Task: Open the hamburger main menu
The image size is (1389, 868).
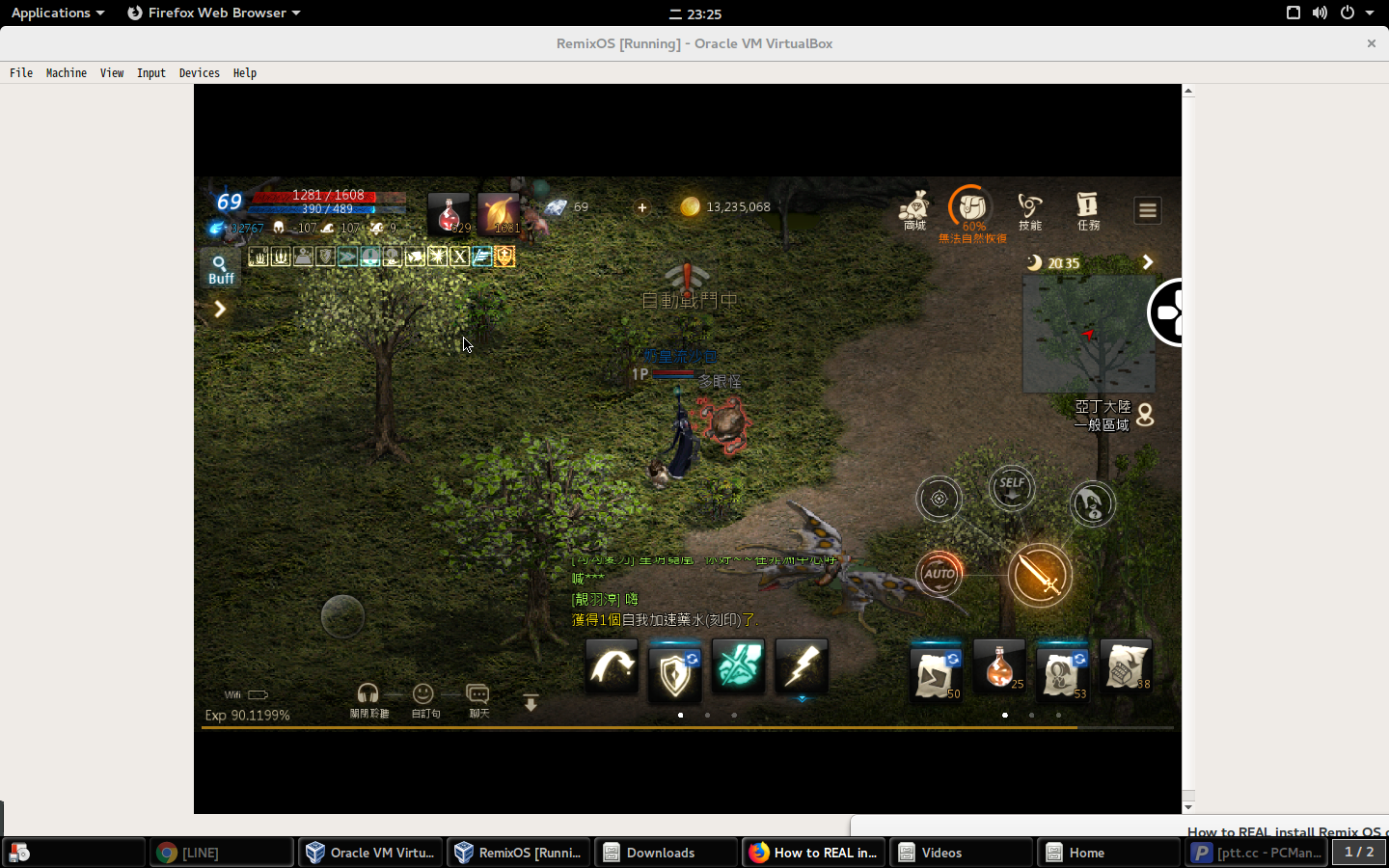Action: [x=1147, y=210]
